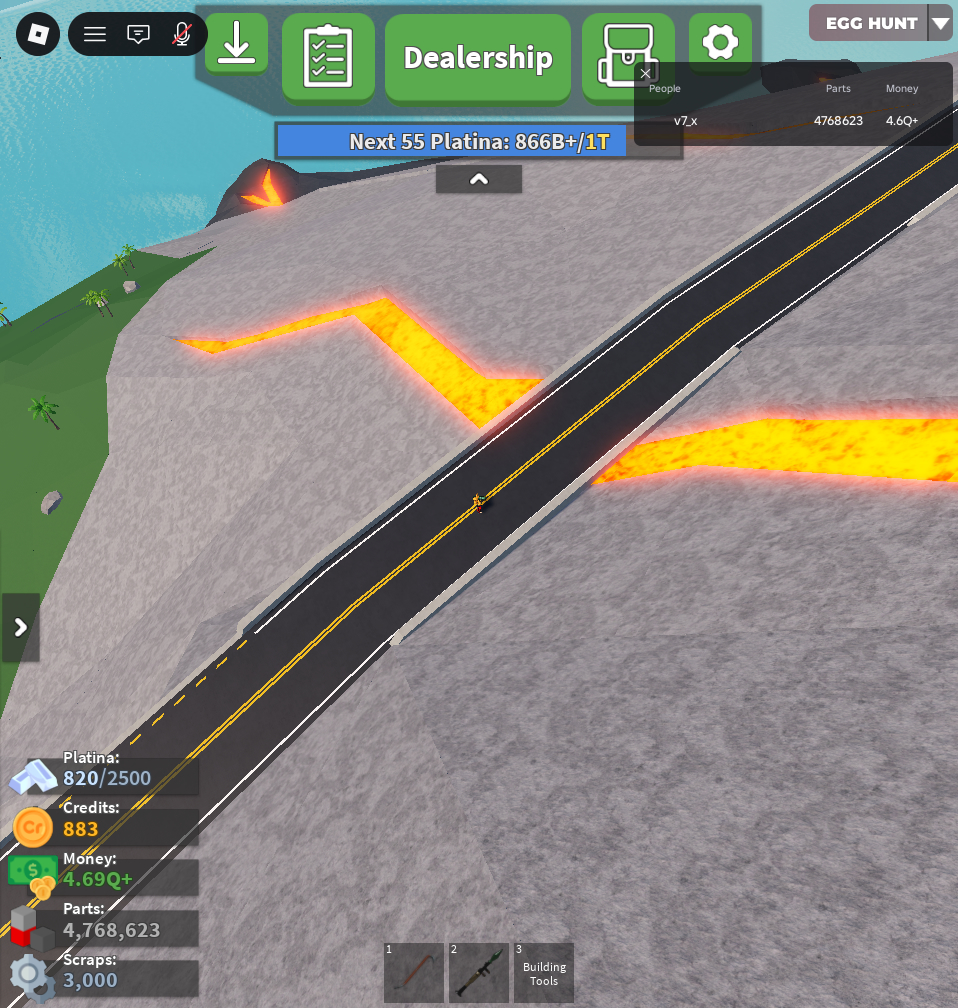Select player v7_x in the leaderboard
Screen dimensions: 958x1008
[685, 121]
